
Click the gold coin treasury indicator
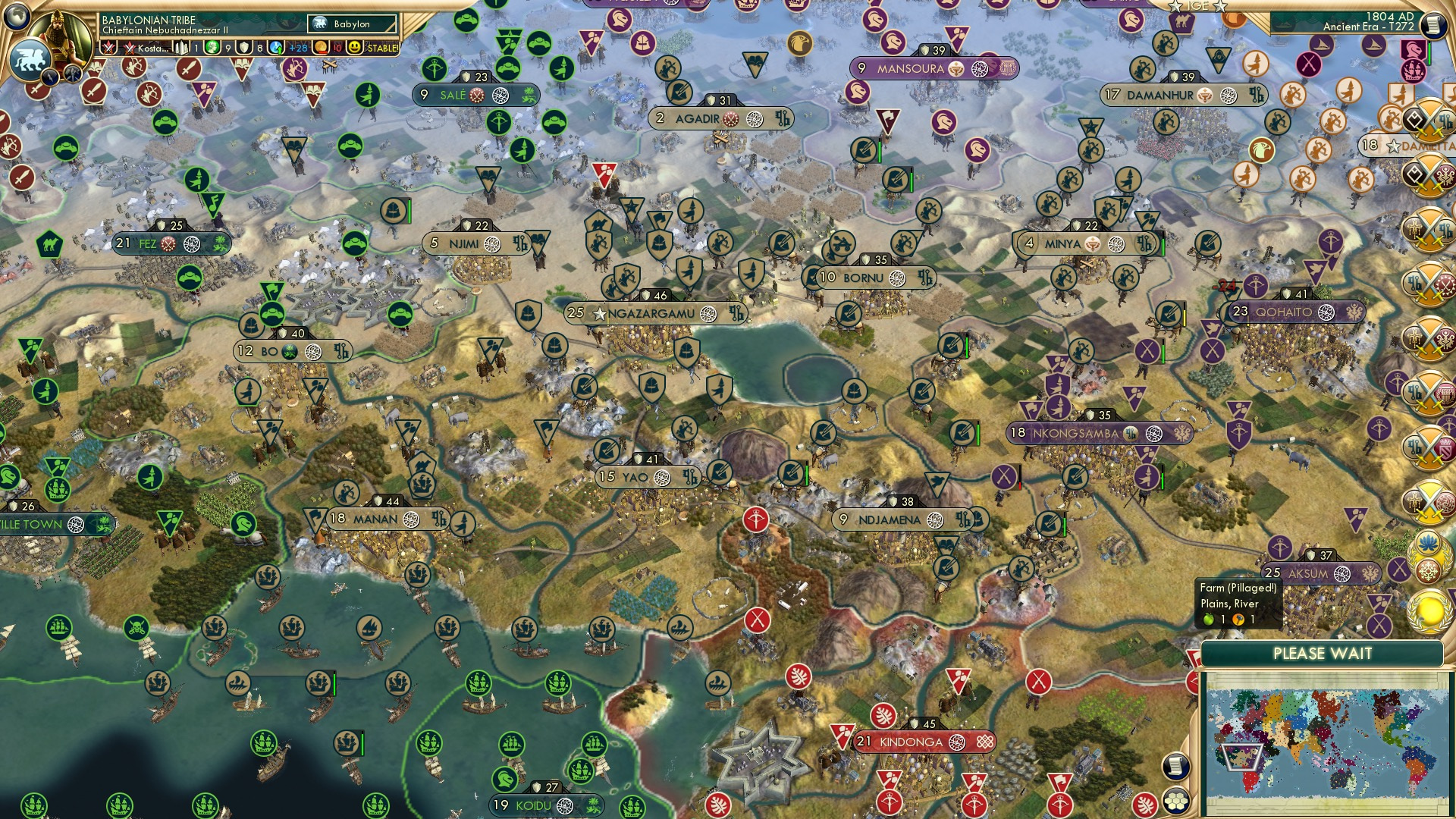click(322, 47)
